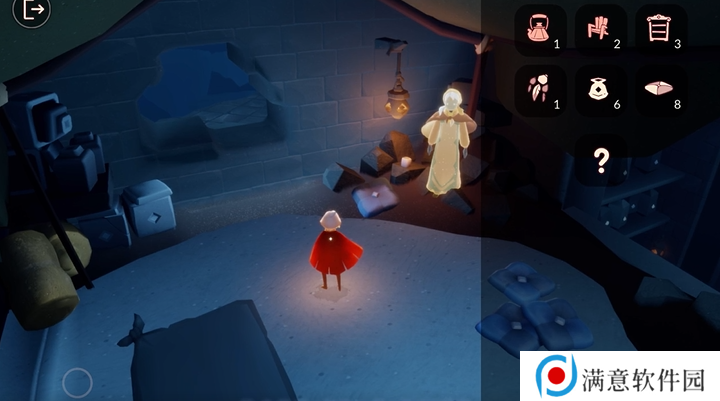Open the question mark help button

coord(601,161)
